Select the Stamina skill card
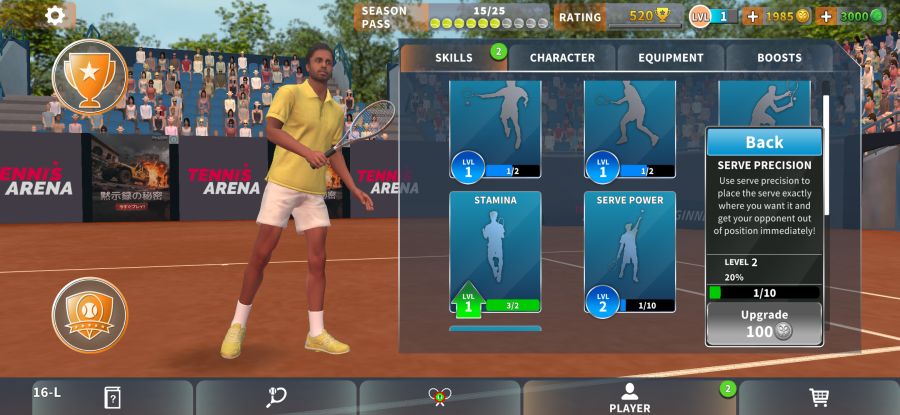900x415 pixels. pos(495,251)
